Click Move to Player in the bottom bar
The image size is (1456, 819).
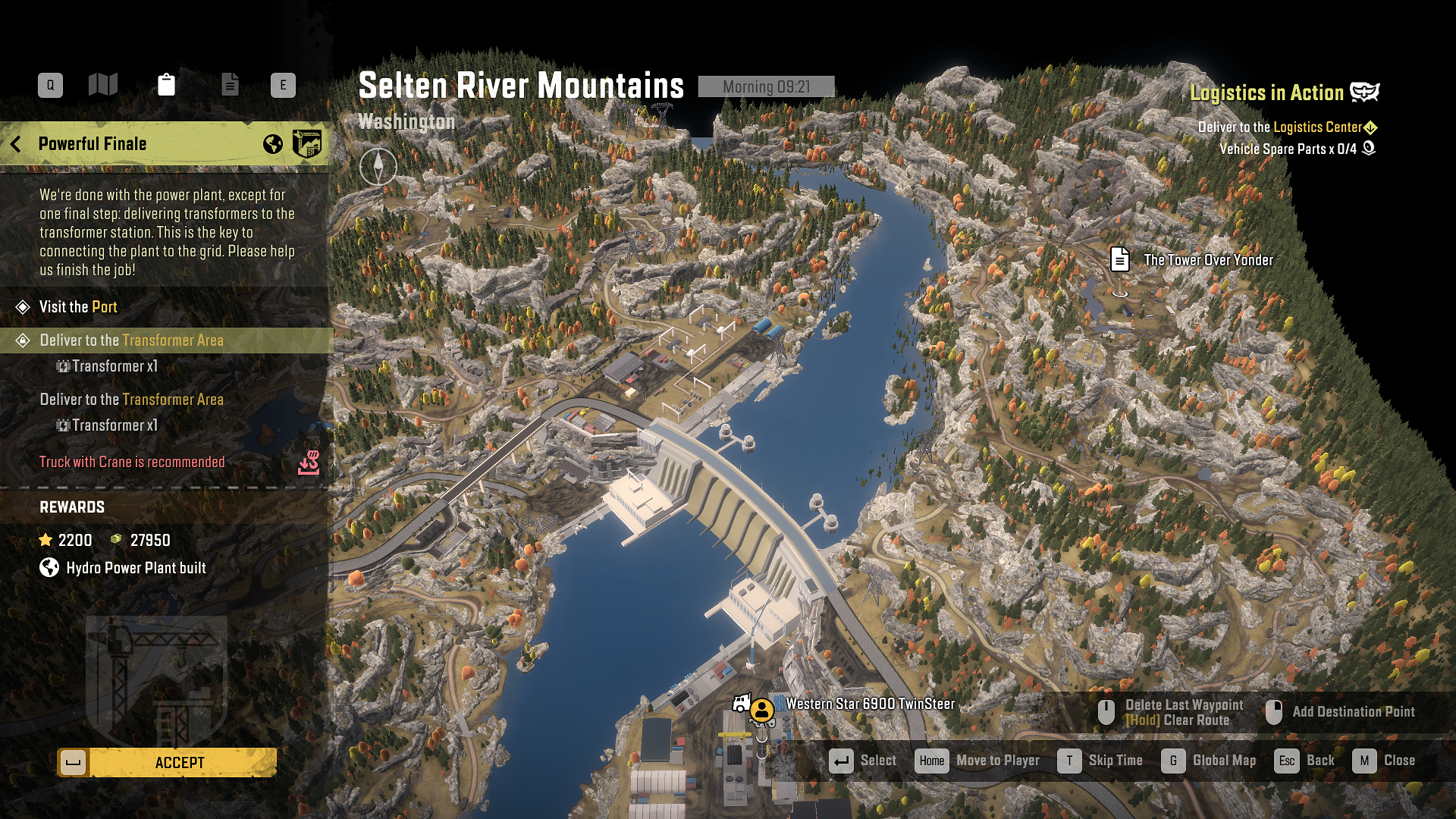coord(978,761)
